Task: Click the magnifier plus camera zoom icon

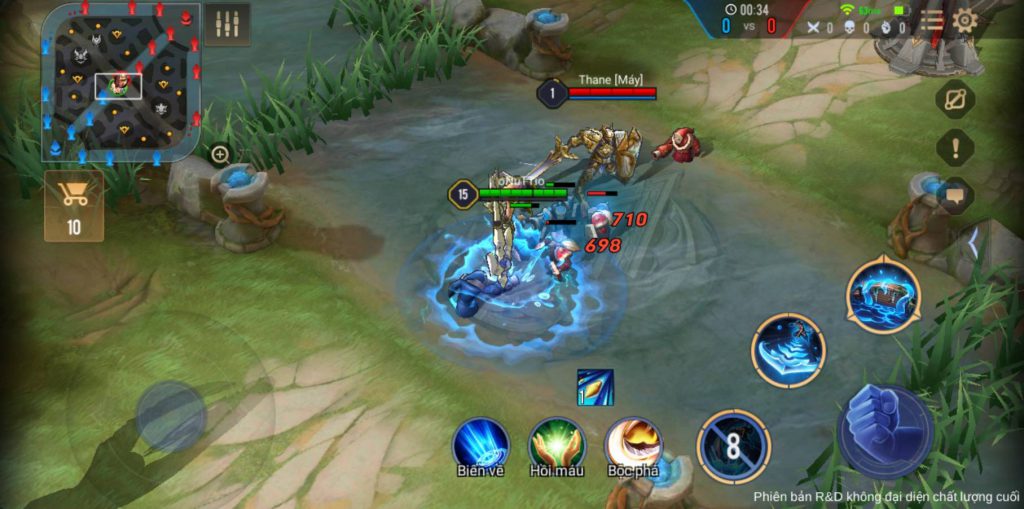Action: [x=220, y=154]
